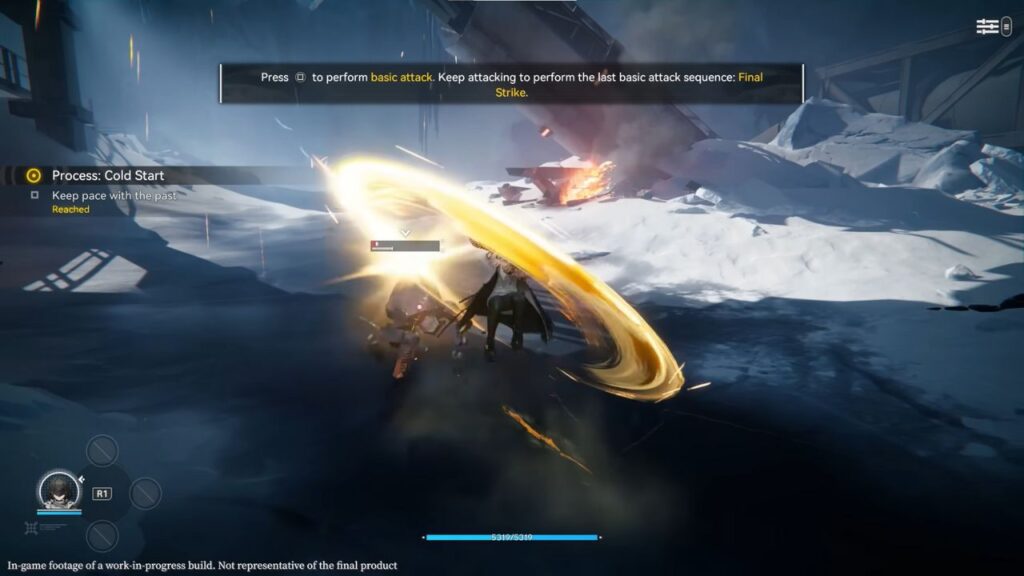Select the Process: Cold Start quest tracker
The image size is (1024, 576).
coord(108,176)
